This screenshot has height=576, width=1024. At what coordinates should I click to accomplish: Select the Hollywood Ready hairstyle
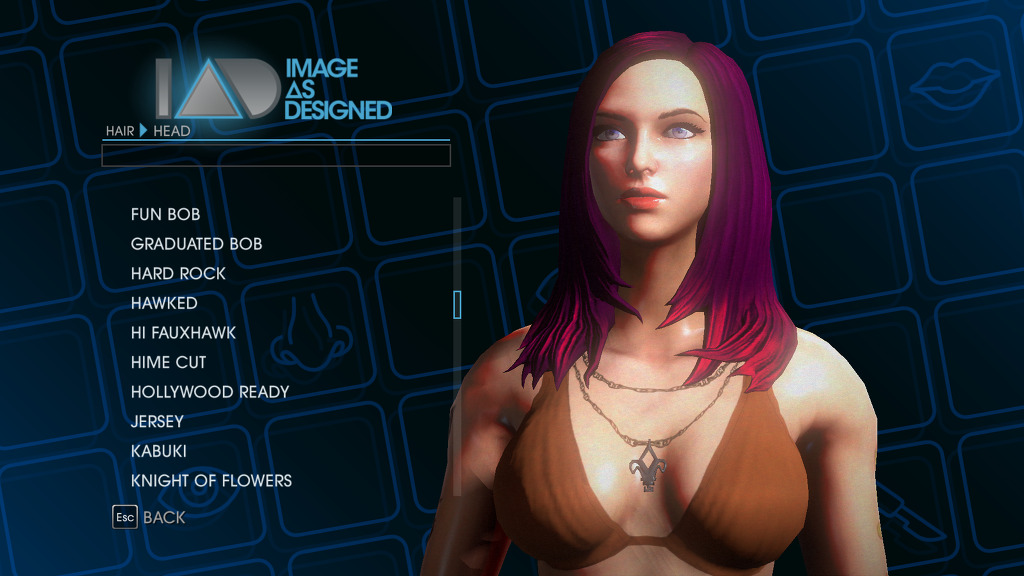click(209, 392)
